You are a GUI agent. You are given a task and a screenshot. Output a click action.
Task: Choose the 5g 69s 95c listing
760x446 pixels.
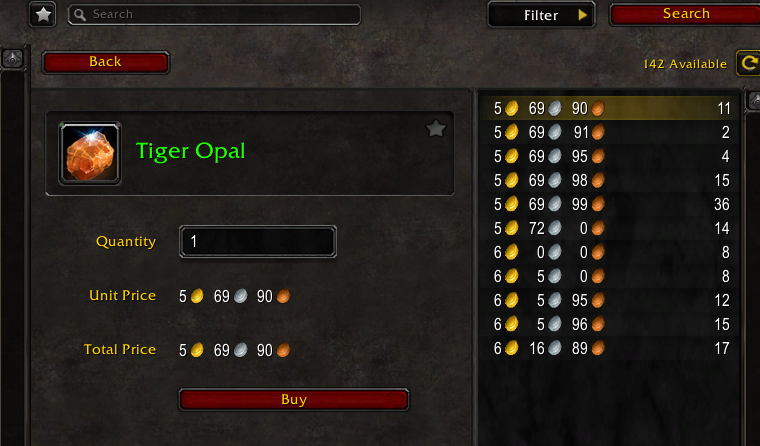click(x=610, y=156)
